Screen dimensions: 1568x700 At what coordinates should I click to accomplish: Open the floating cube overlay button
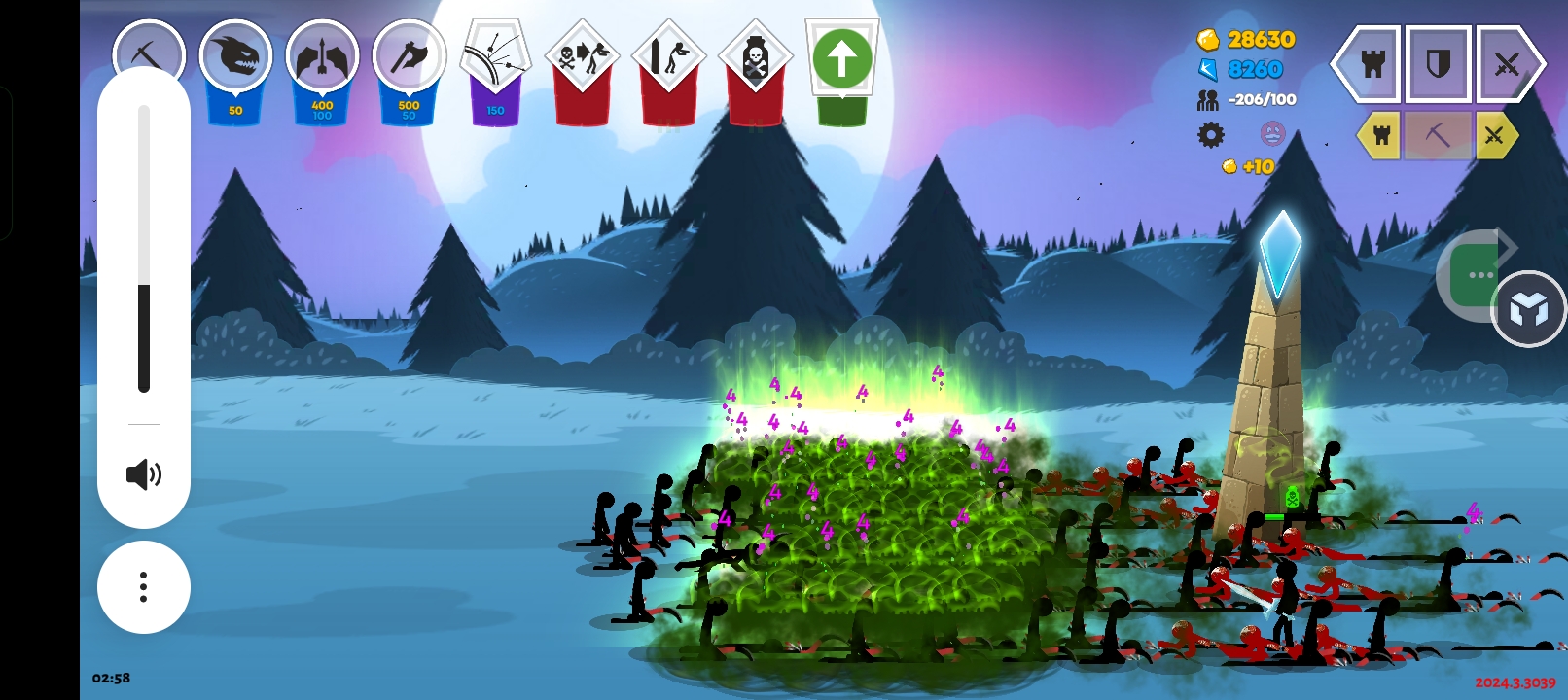click(x=1528, y=309)
